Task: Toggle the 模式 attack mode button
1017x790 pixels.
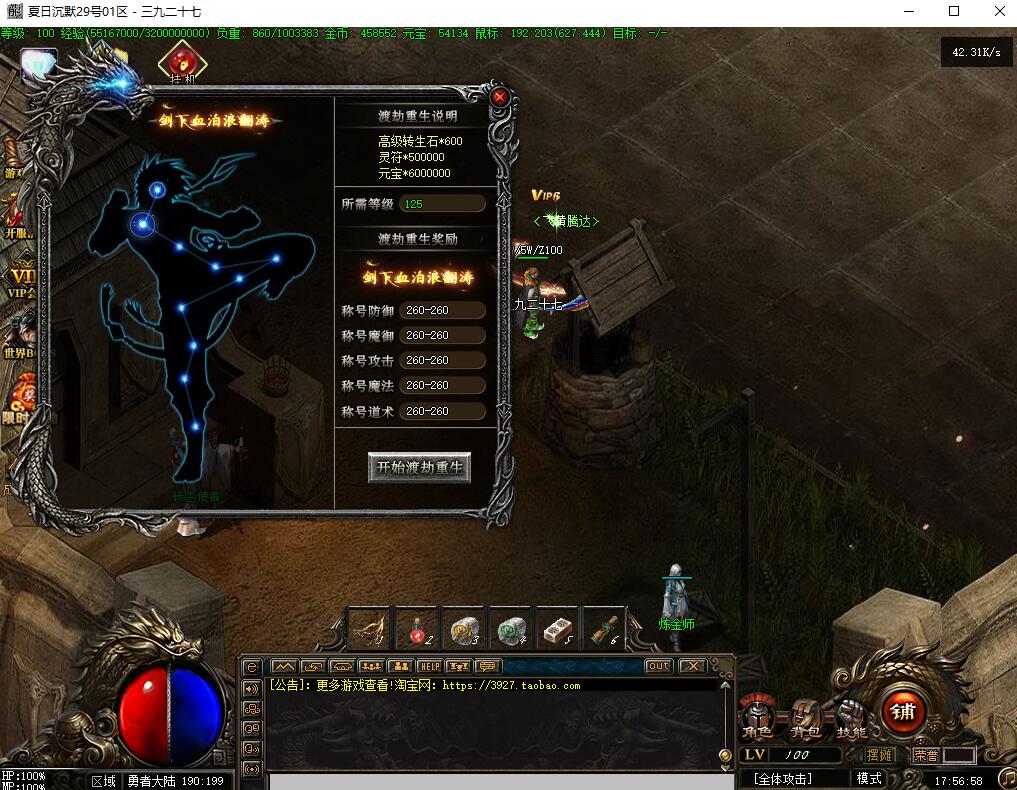Action: [869, 778]
